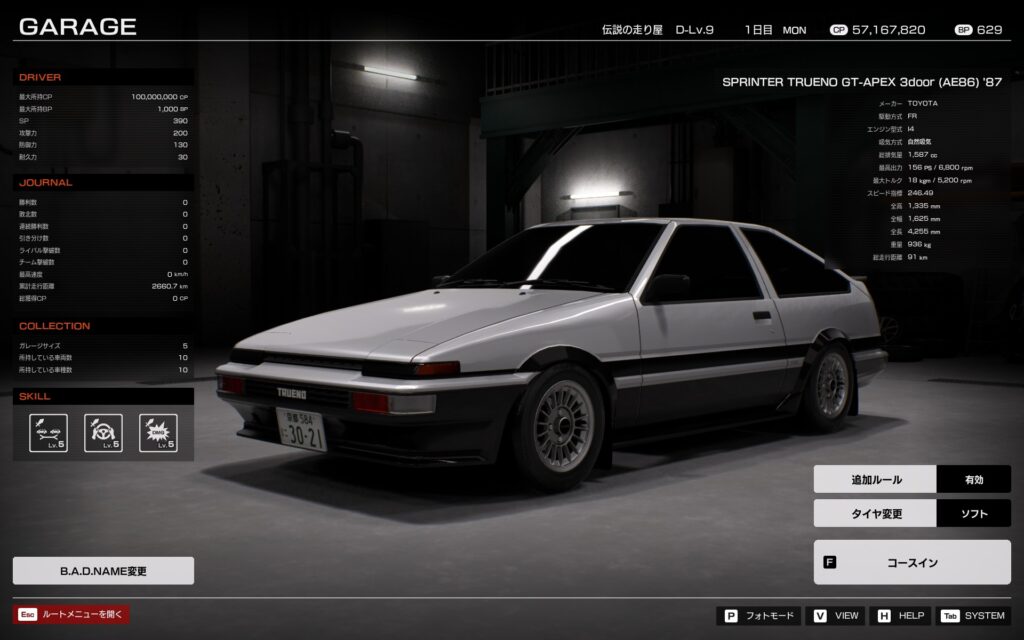Click the コースイン (enter course) button
This screenshot has height=640, width=1024.
pyautogui.click(x=912, y=562)
